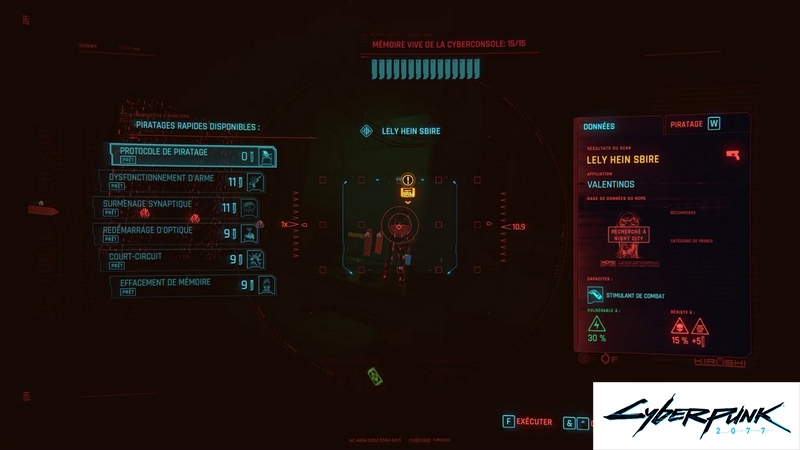Open the Piratage tab
The width and height of the screenshot is (800, 450).
pyautogui.click(x=687, y=124)
